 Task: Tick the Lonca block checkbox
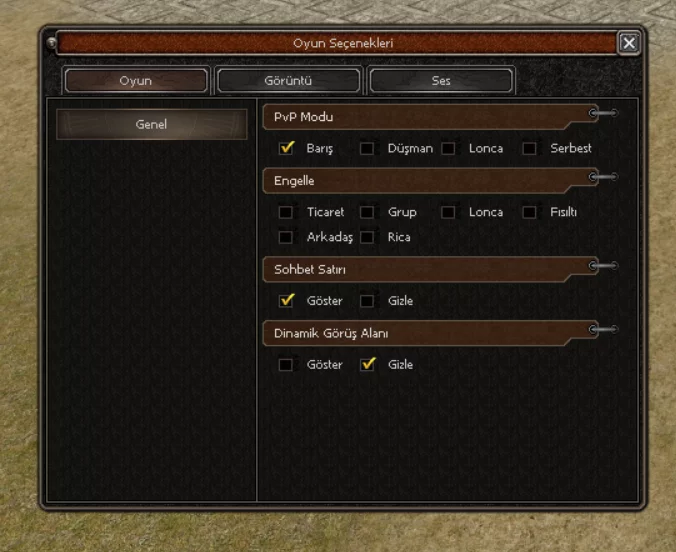(448, 212)
